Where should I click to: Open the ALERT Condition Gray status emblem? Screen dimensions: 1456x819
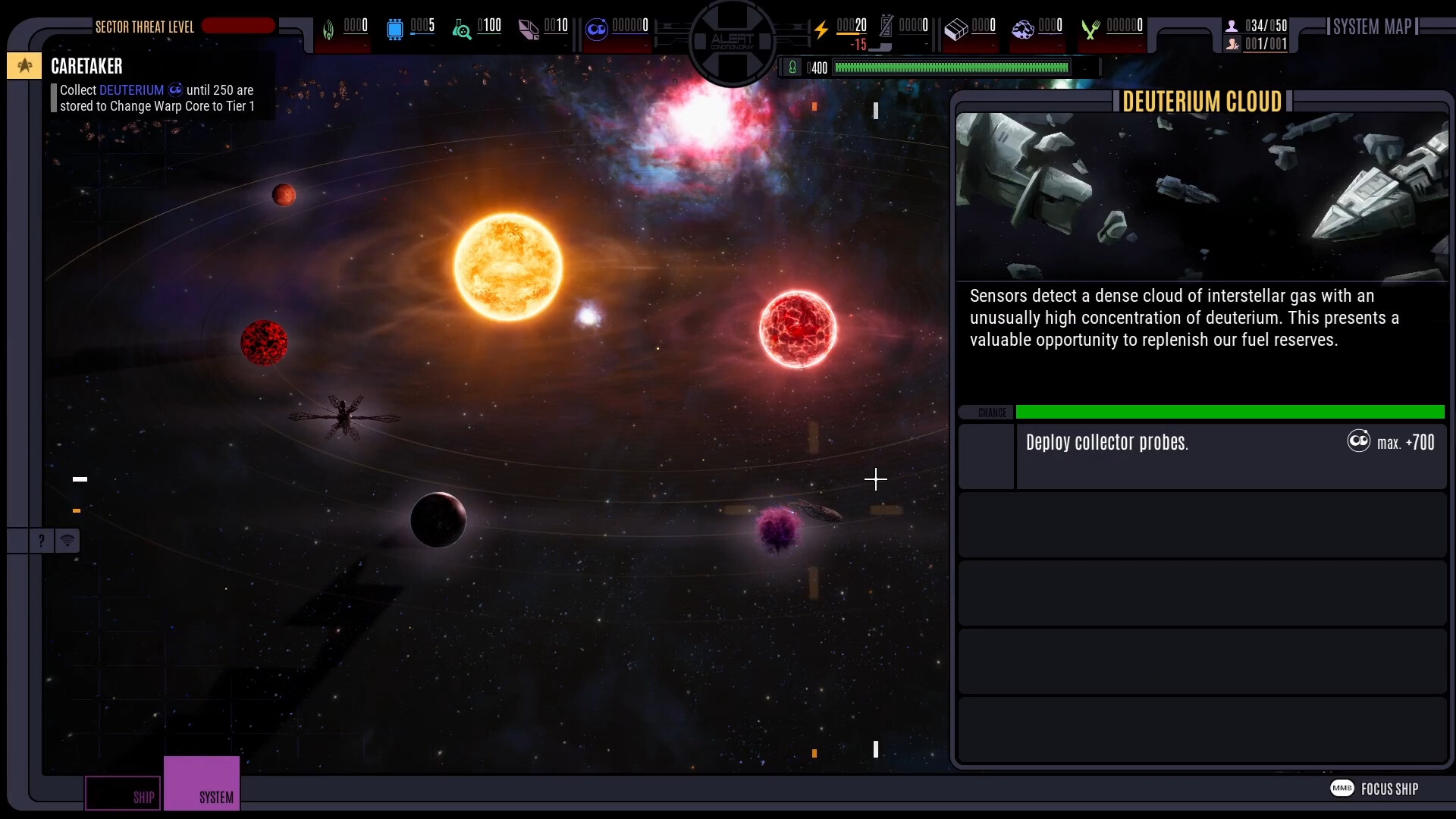(730, 39)
